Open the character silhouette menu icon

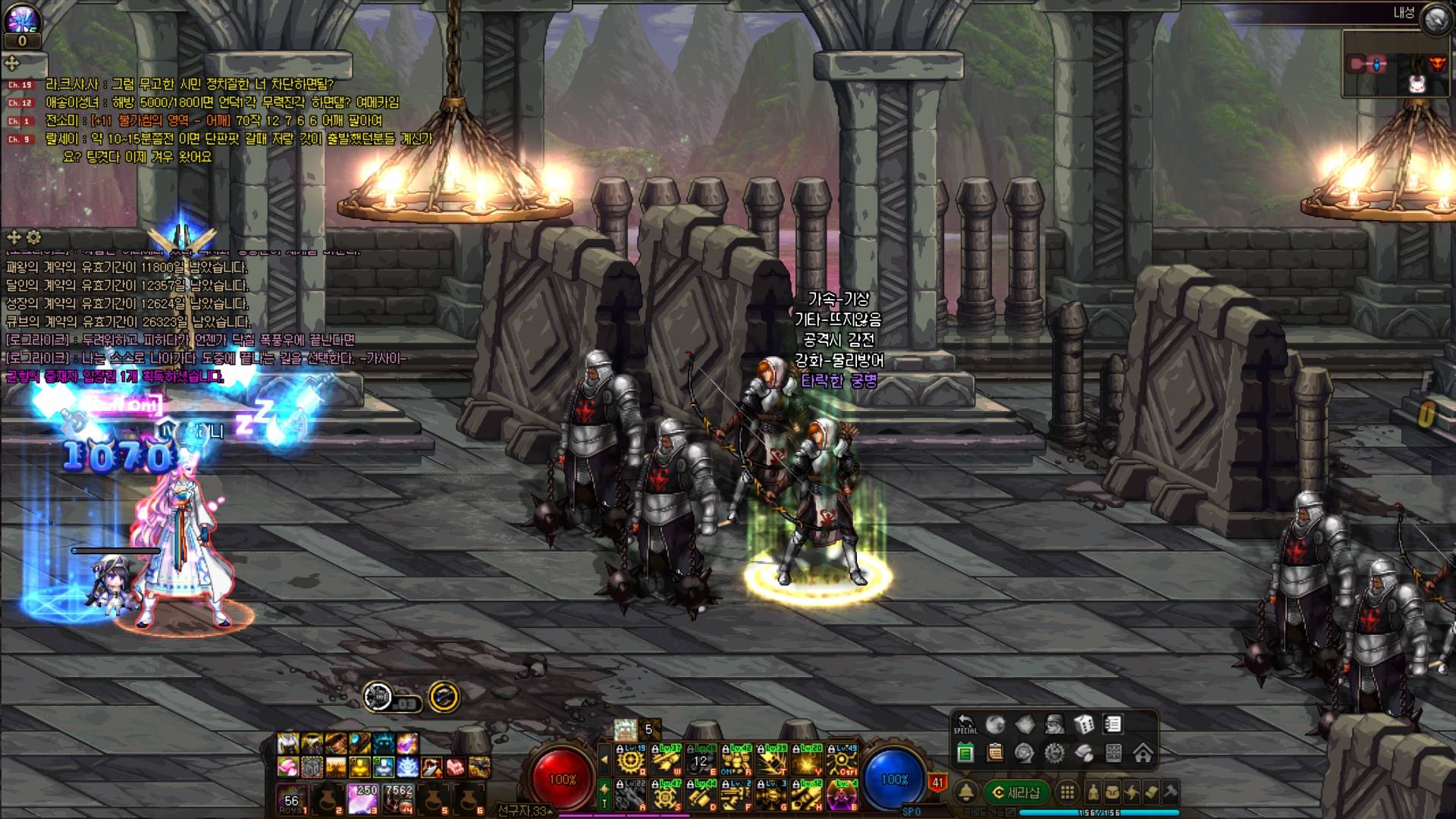coord(1093,792)
